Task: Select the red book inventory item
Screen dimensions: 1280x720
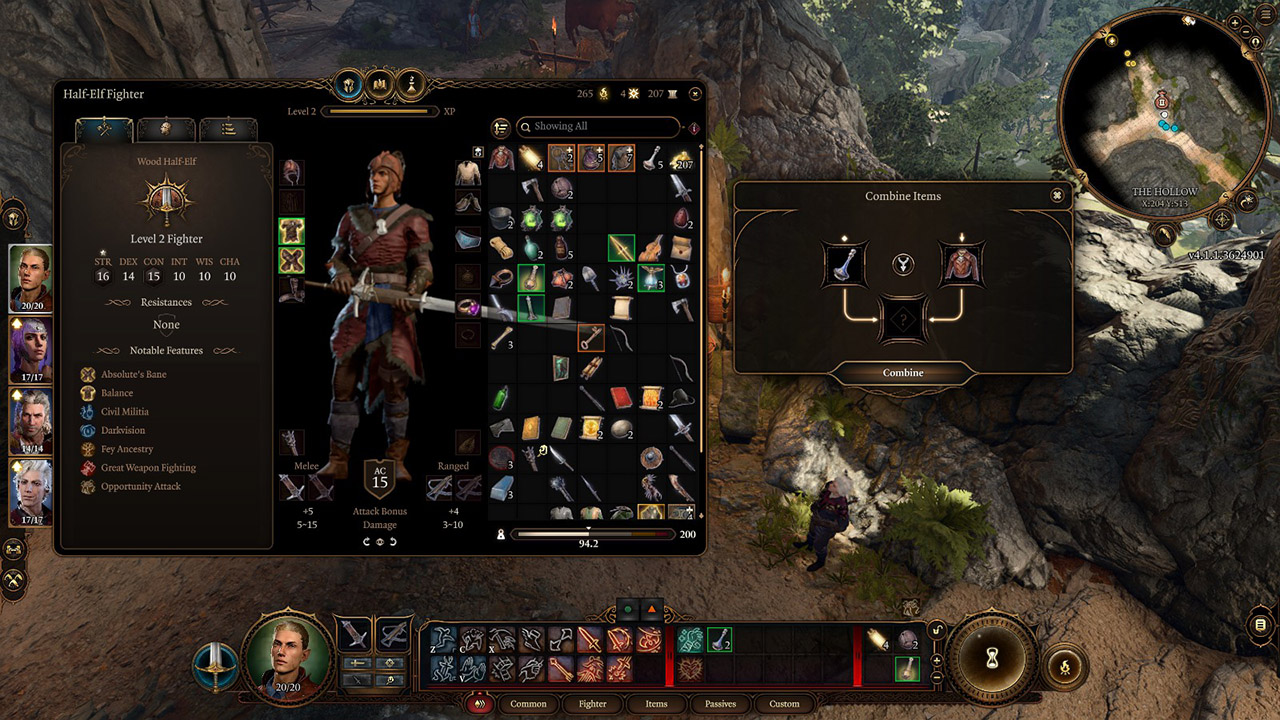Action: click(619, 400)
